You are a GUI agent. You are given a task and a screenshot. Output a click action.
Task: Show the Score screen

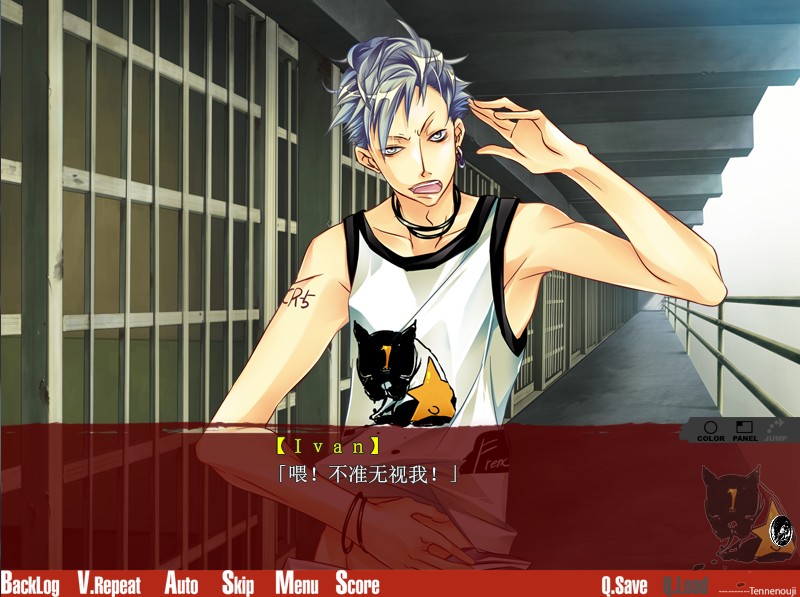pyautogui.click(x=357, y=584)
